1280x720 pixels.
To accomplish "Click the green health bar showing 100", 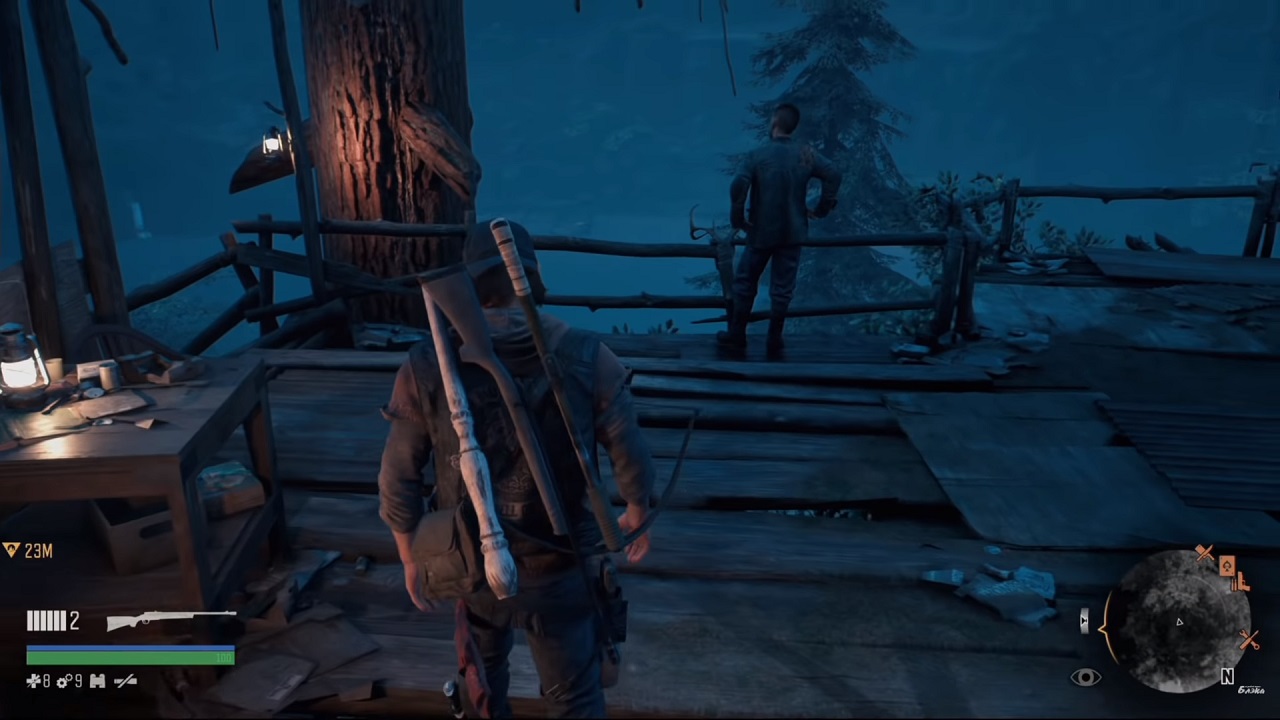I will pyautogui.click(x=130, y=657).
